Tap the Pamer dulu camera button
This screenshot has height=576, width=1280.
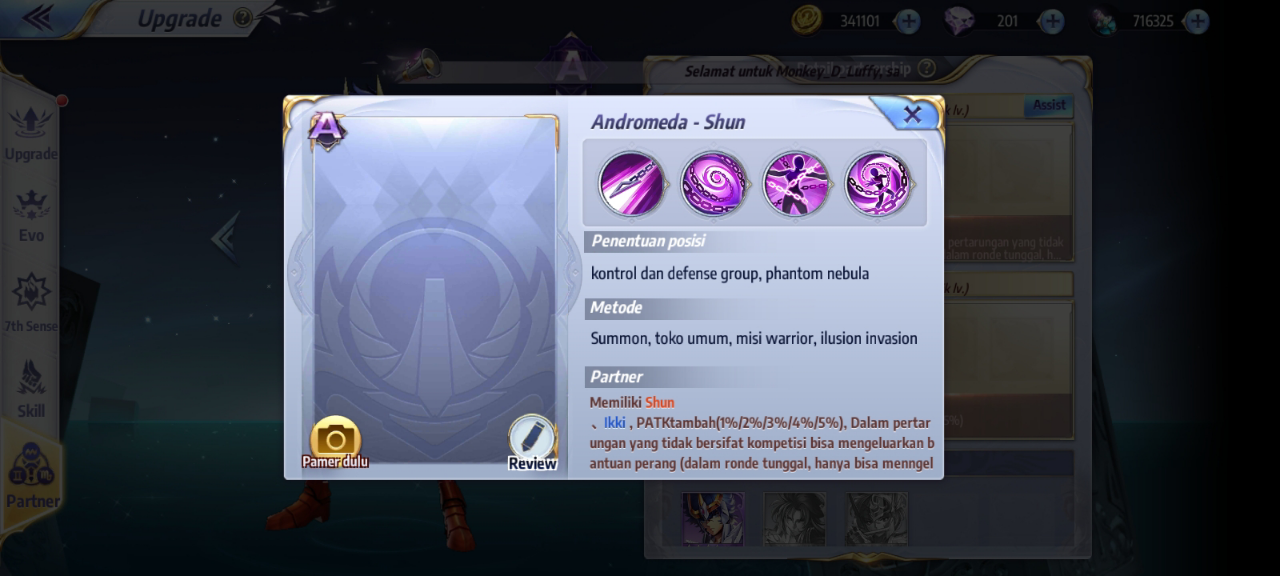coord(335,441)
